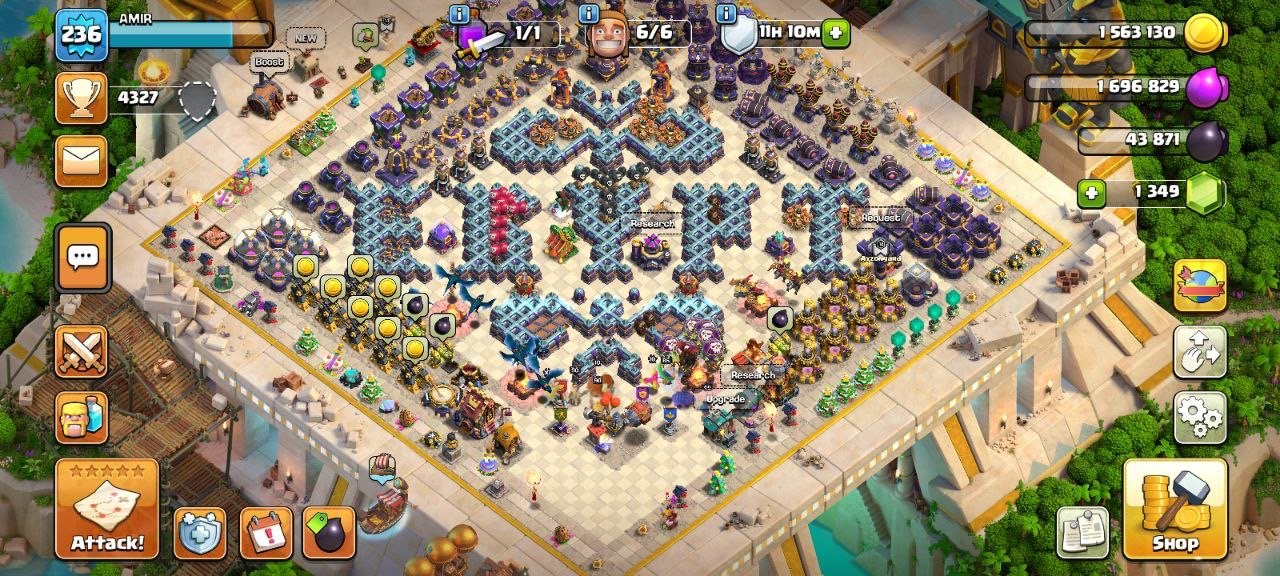This screenshot has height=576, width=1280.
Task: Open the settings gear menu
Action: (1200, 416)
